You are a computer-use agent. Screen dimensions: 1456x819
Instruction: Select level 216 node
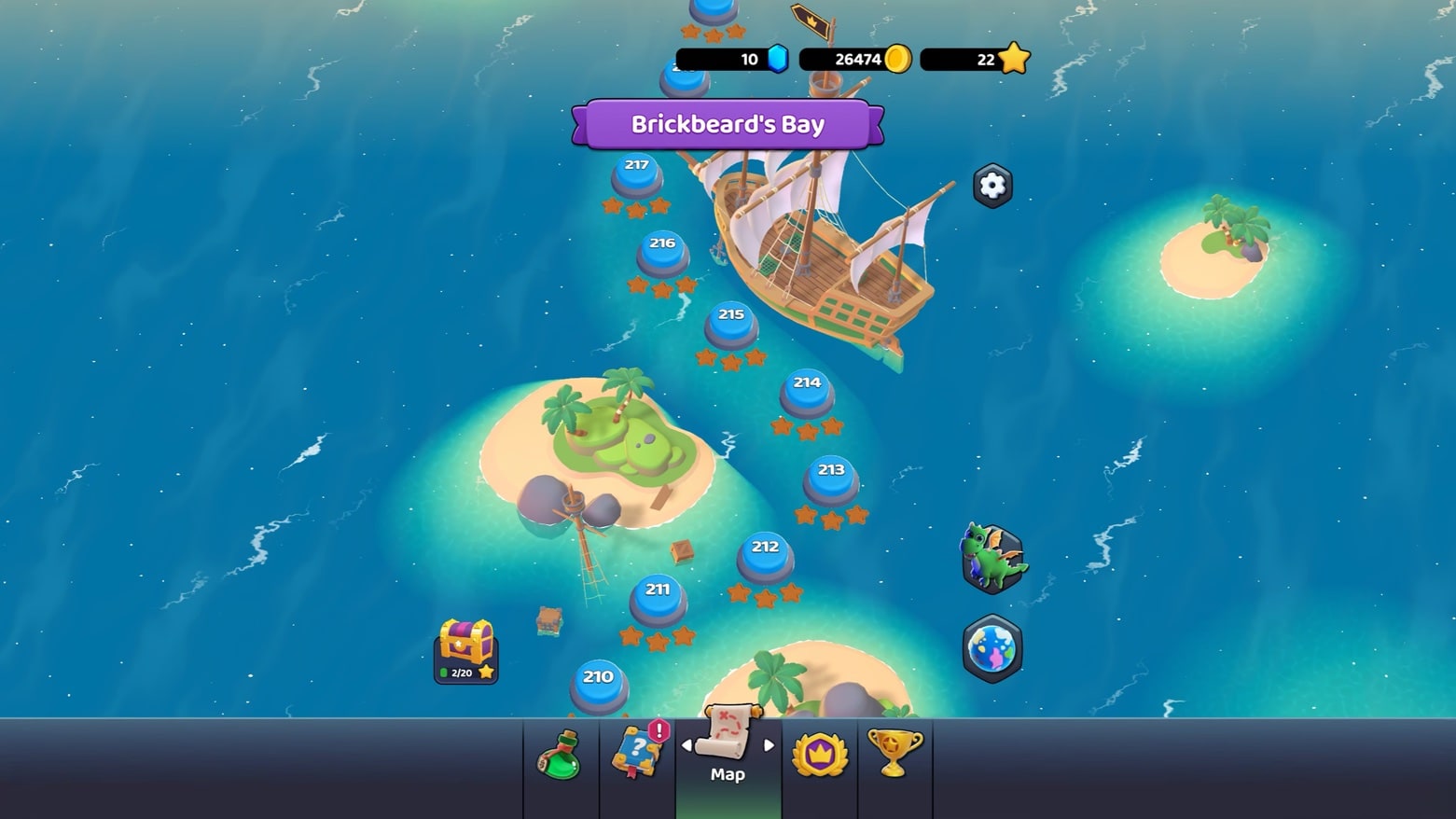(x=662, y=253)
